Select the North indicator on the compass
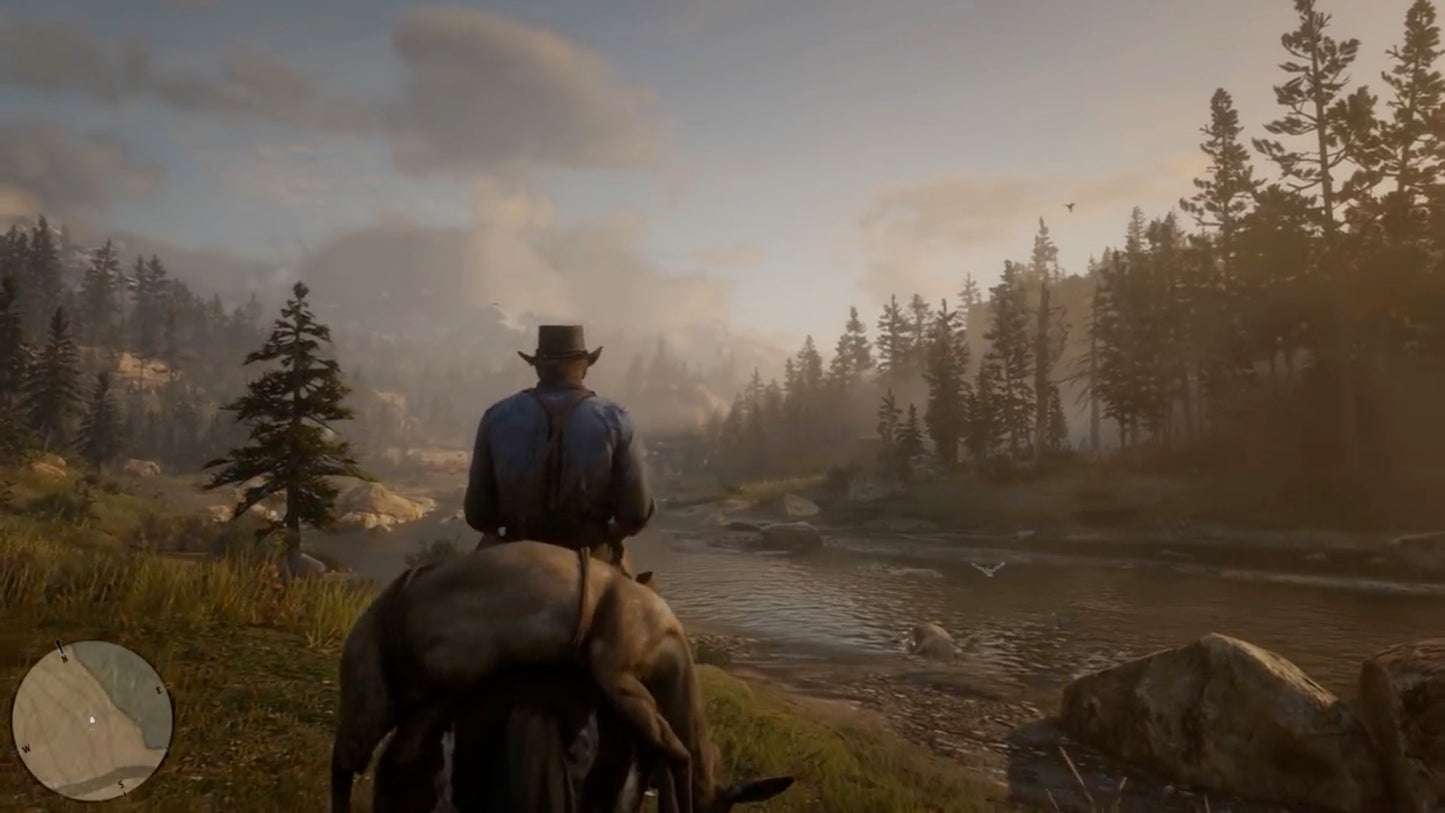This screenshot has height=813, width=1445. click(x=63, y=658)
